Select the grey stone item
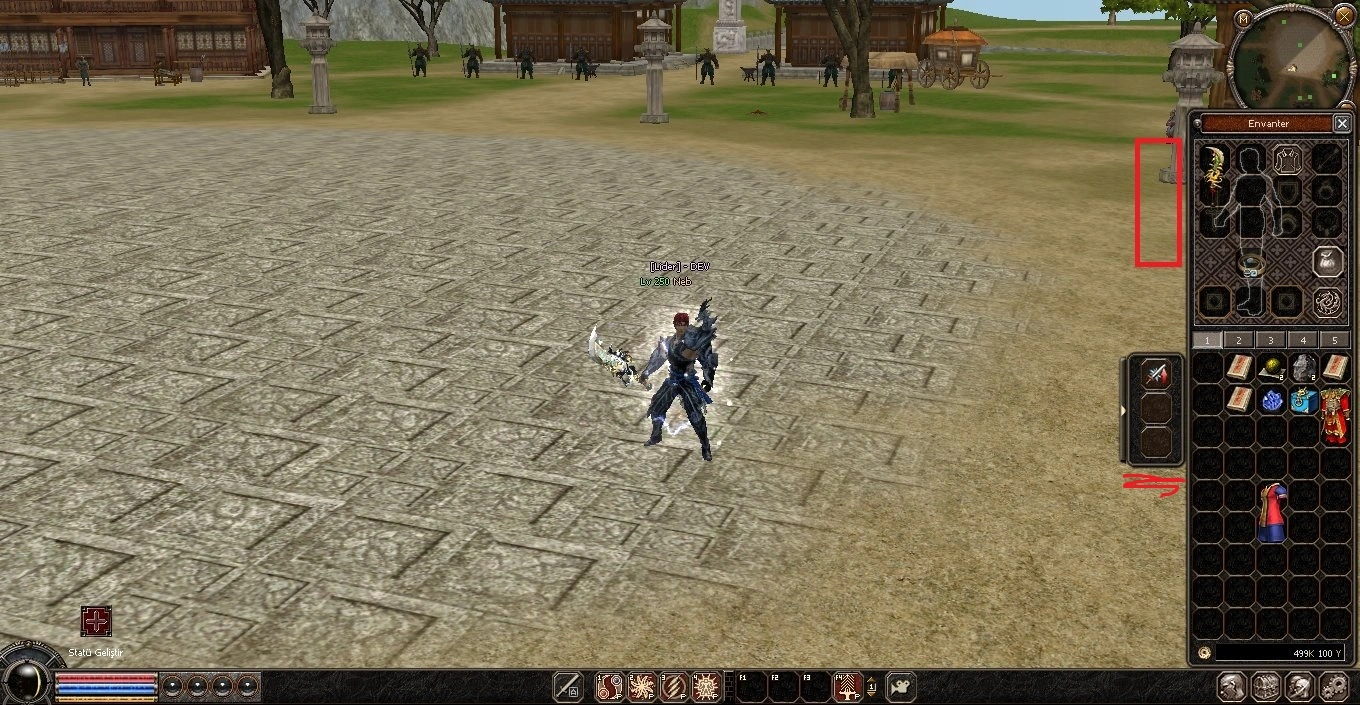The image size is (1360, 705). (x=1303, y=368)
